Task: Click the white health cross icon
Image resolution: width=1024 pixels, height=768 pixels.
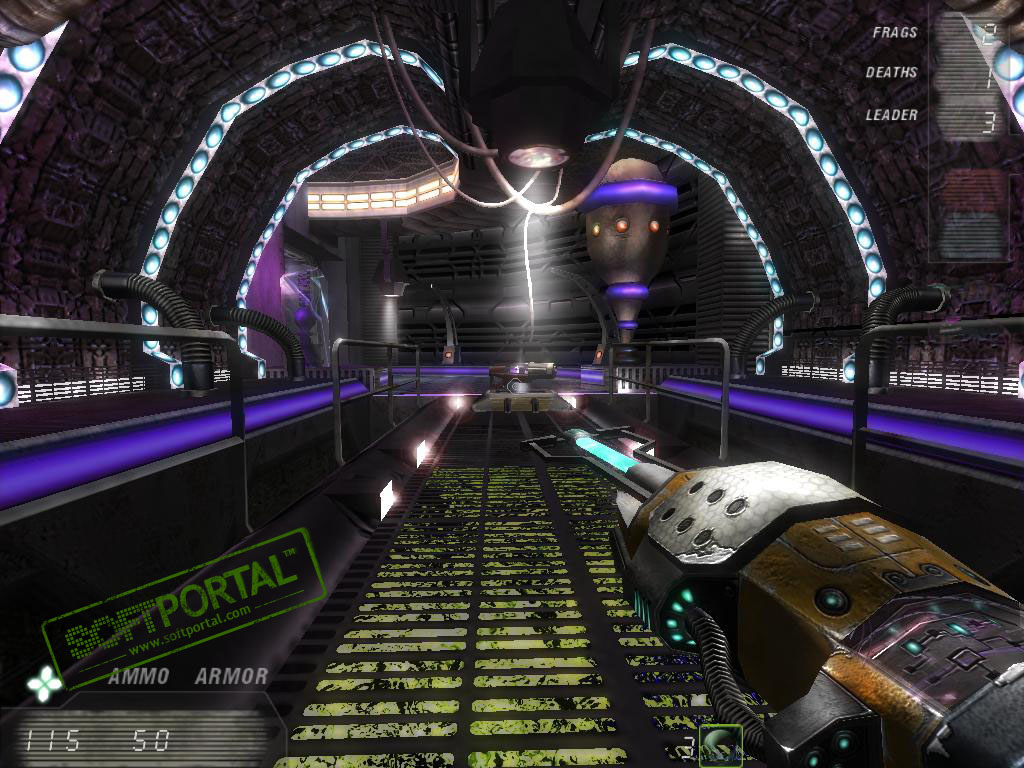Action: (45, 683)
